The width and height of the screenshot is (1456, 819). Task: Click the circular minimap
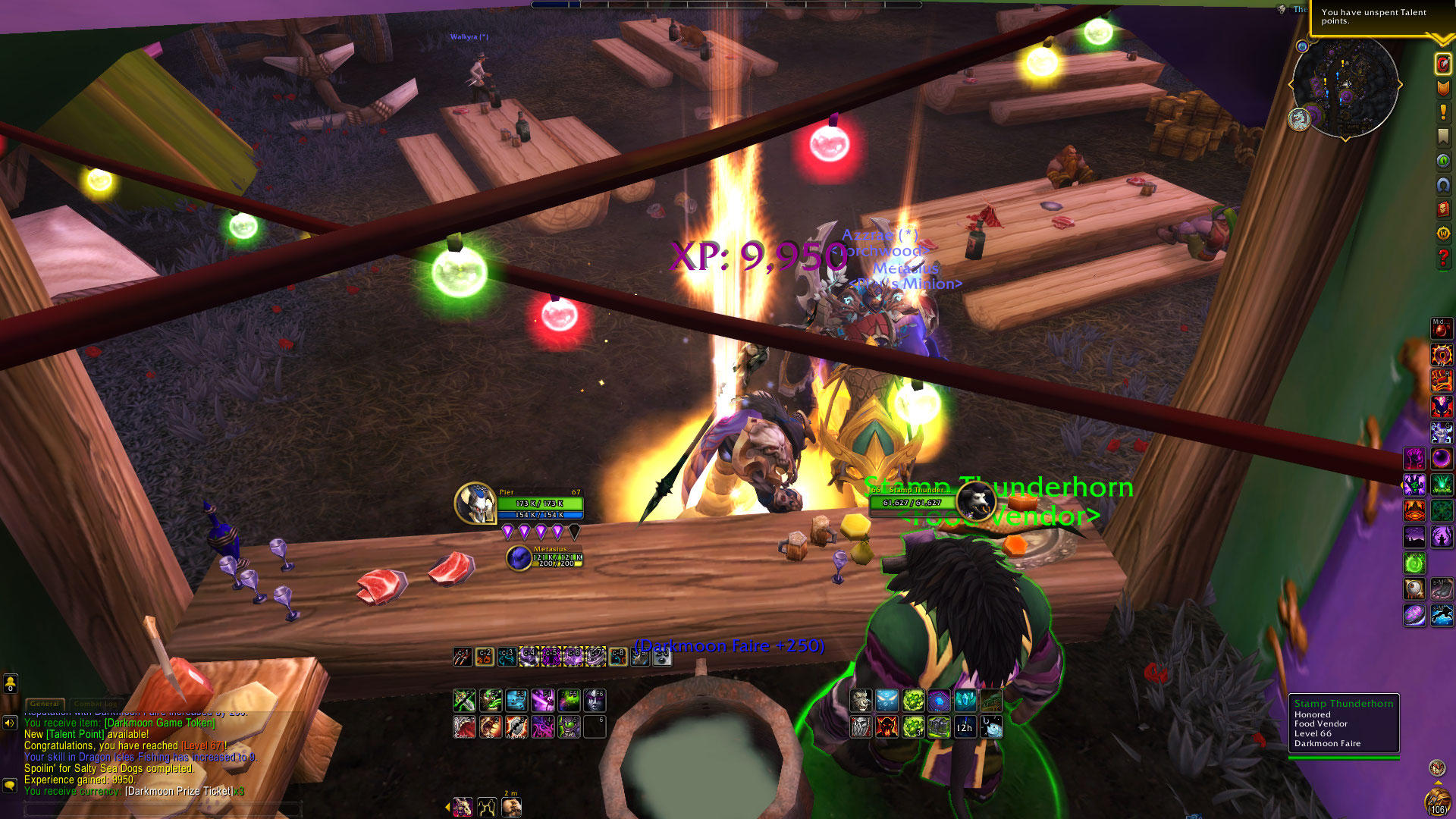[x=1345, y=85]
